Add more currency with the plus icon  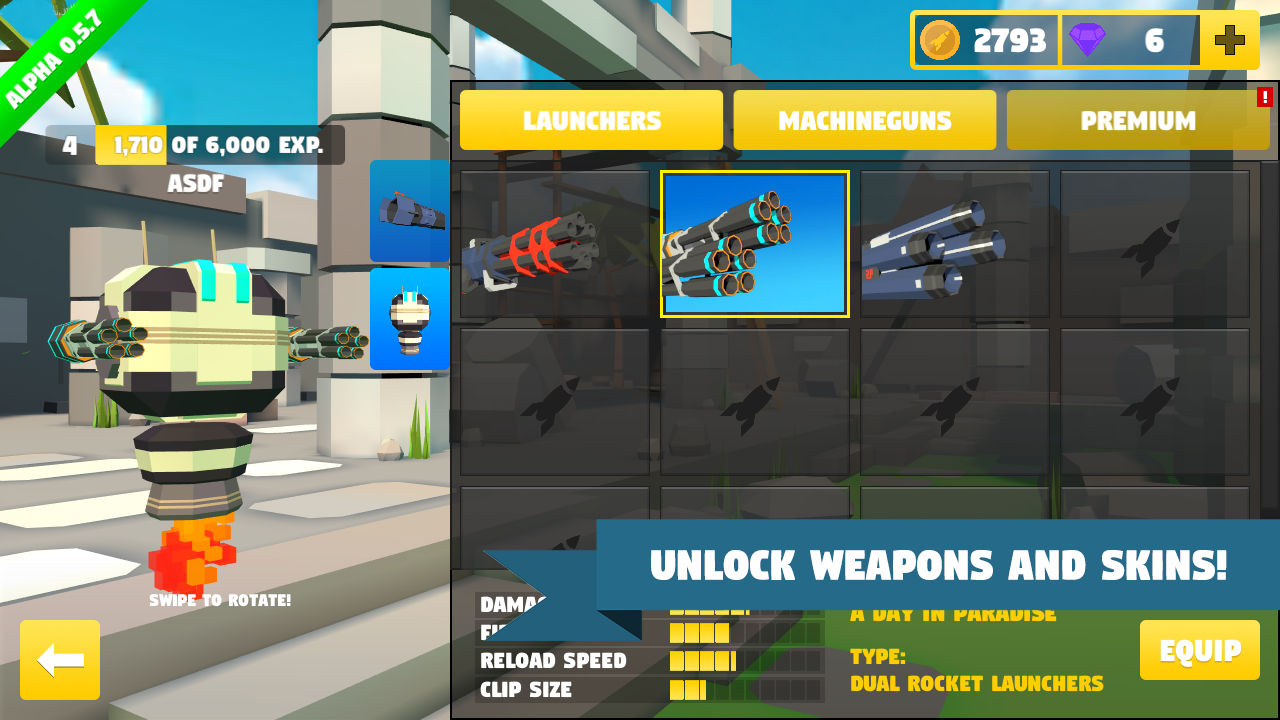tap(1228, 41)
